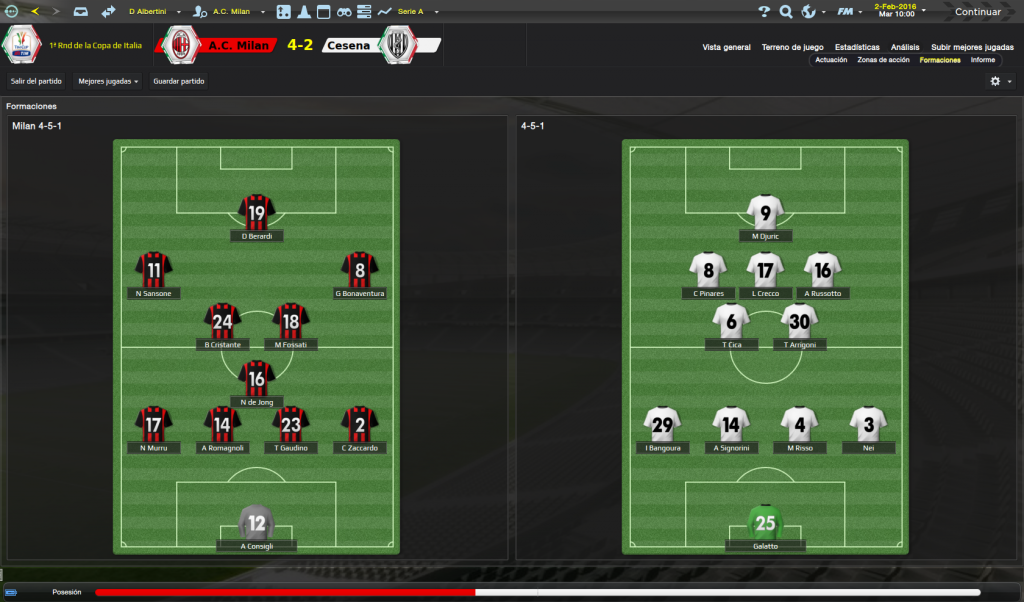Image resolution: width=1024 pixels, height=602 pixels.
Task: Switch to the Actuación sub-tab
Action: pyautogui.click(x=831, y=60)
